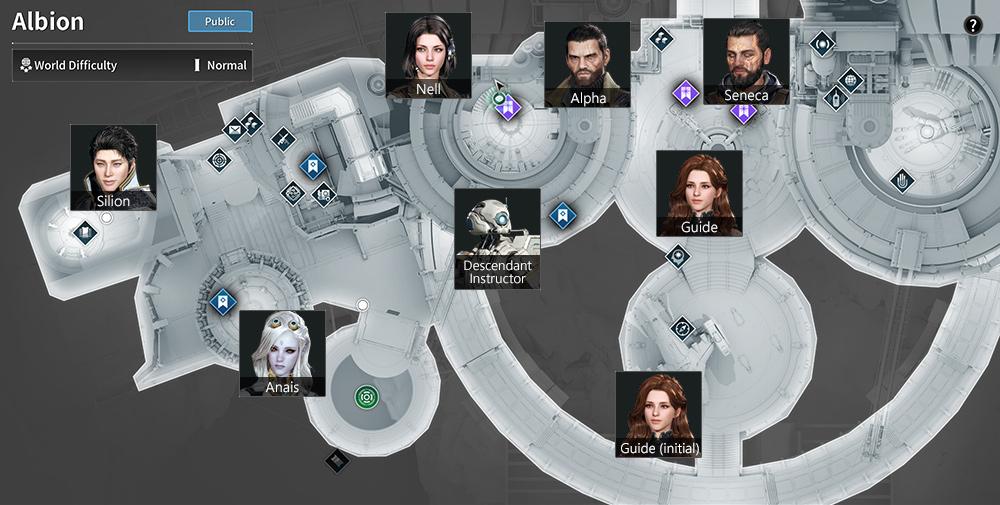The image size is (1000, 505).
Task: Open the help question mark icon
Action: (x=972, y=26)
